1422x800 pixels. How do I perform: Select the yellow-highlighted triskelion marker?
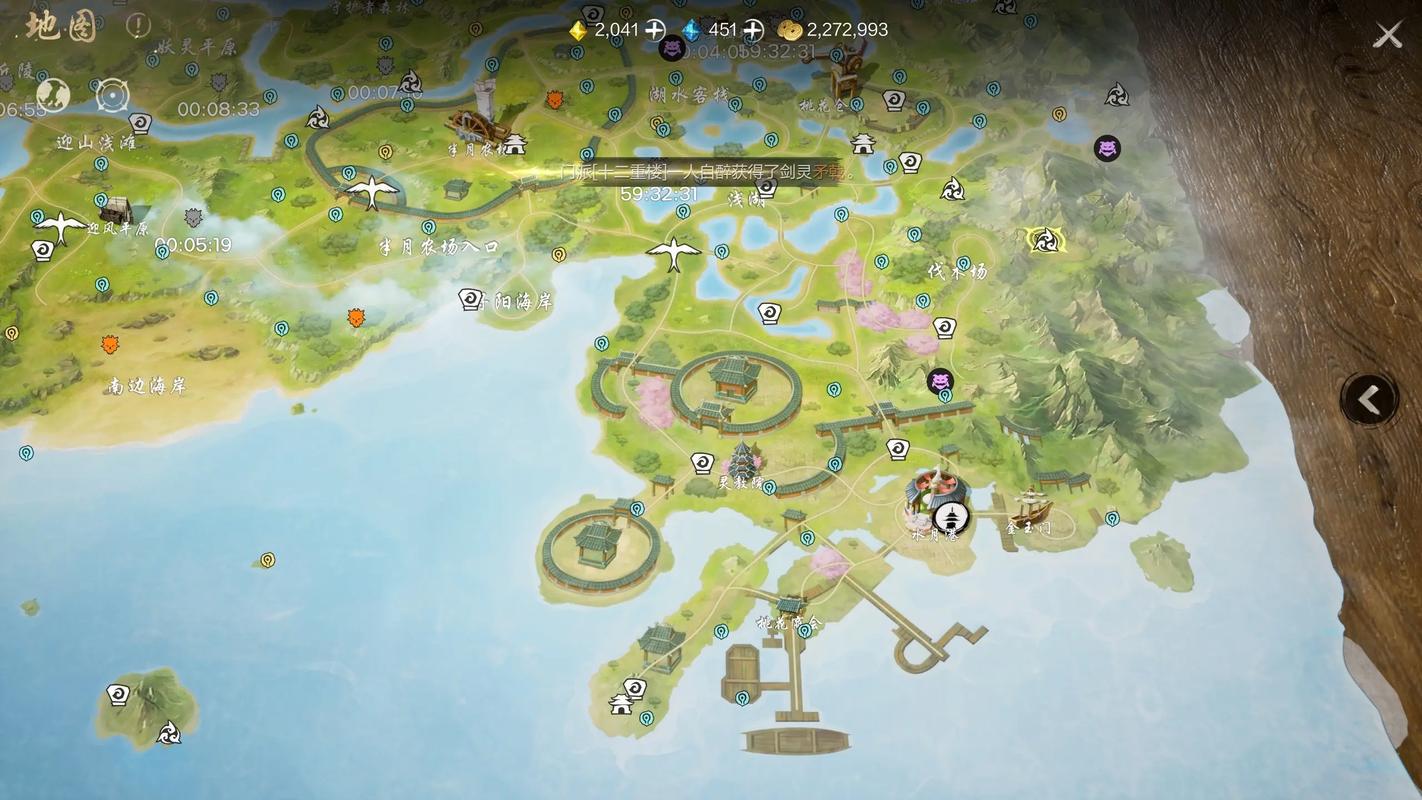(1045, 240)
